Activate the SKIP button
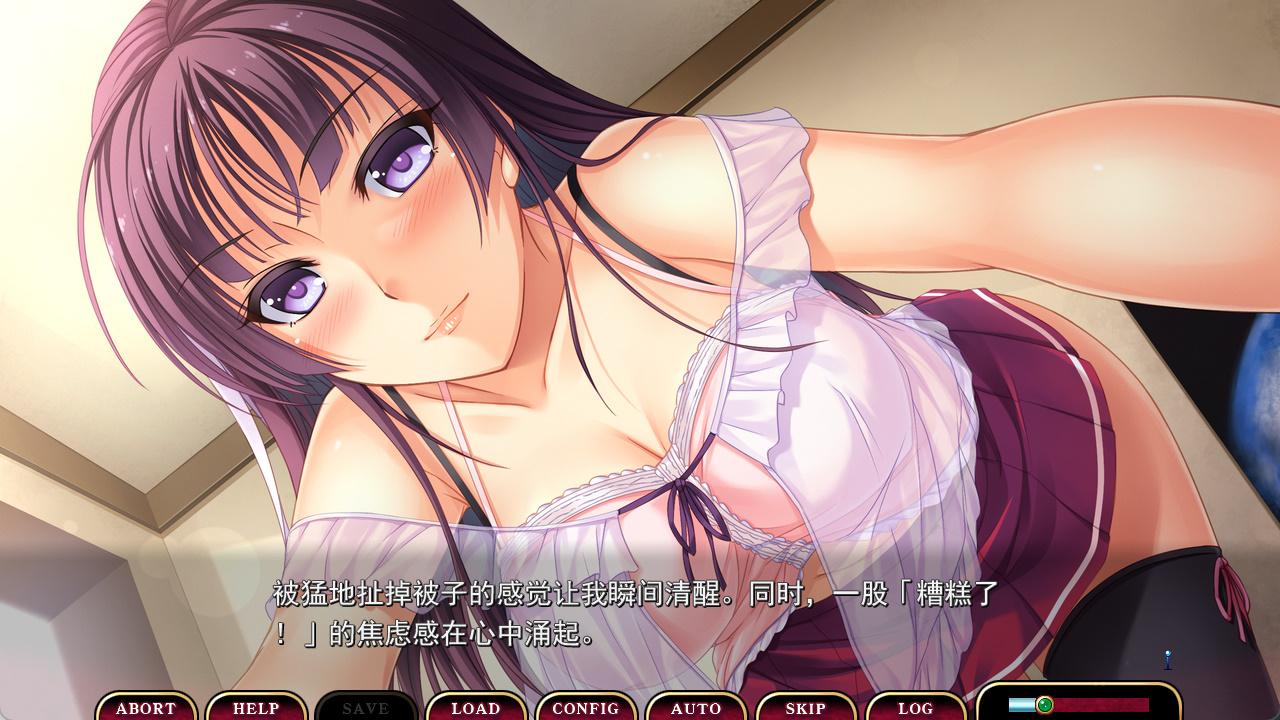 (x=806, y=708)
